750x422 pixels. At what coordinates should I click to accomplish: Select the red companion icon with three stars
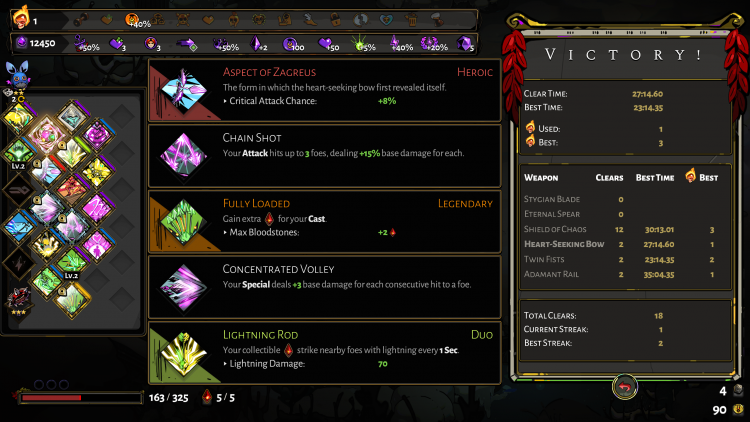(x=16, y=300)
